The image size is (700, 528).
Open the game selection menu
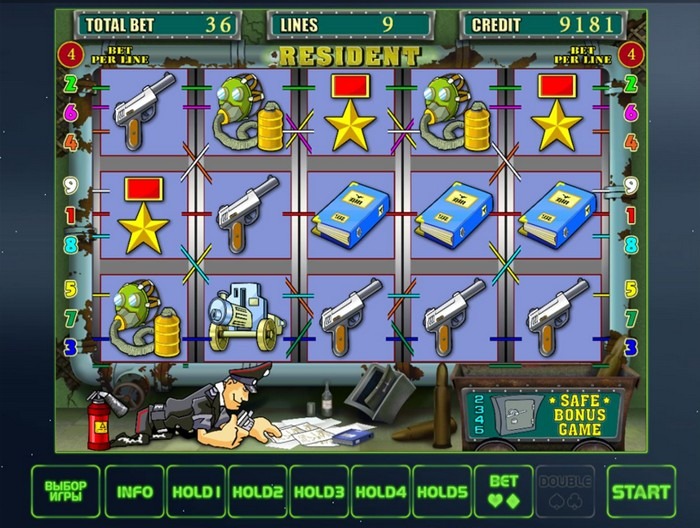66,491
